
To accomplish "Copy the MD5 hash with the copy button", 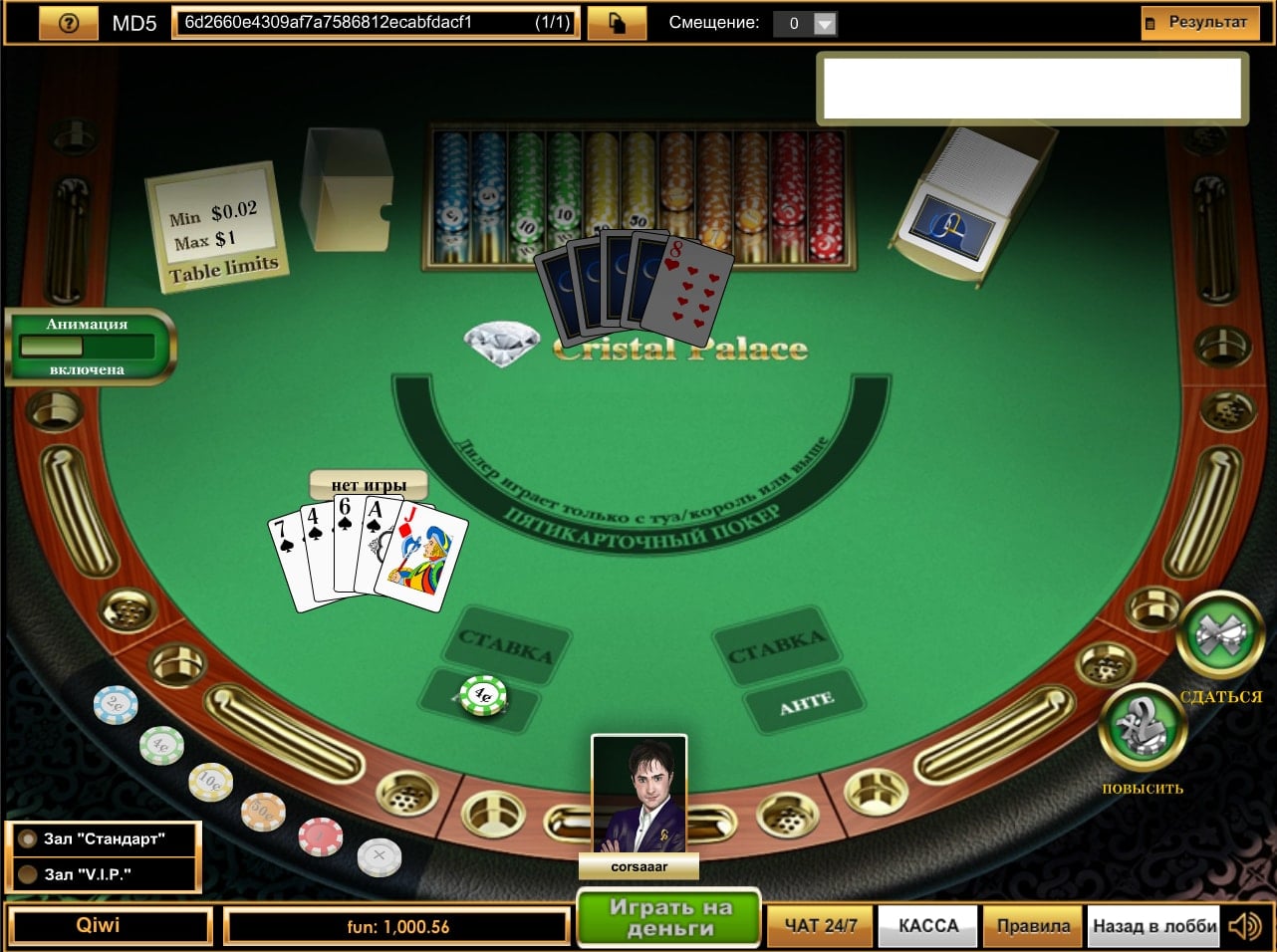I will tap(616, 23).
